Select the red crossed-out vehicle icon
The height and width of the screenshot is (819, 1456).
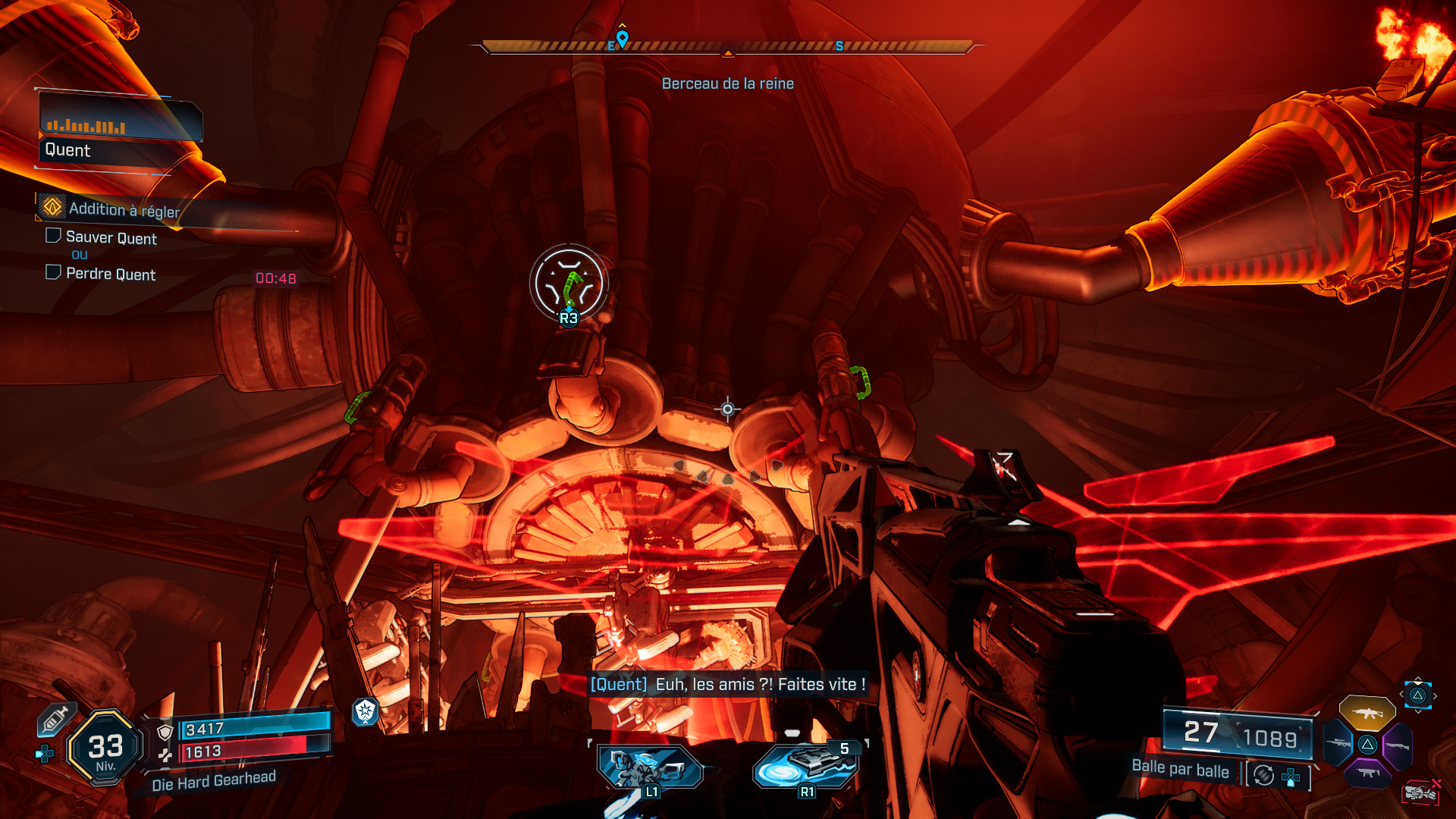coord(1420,792)
